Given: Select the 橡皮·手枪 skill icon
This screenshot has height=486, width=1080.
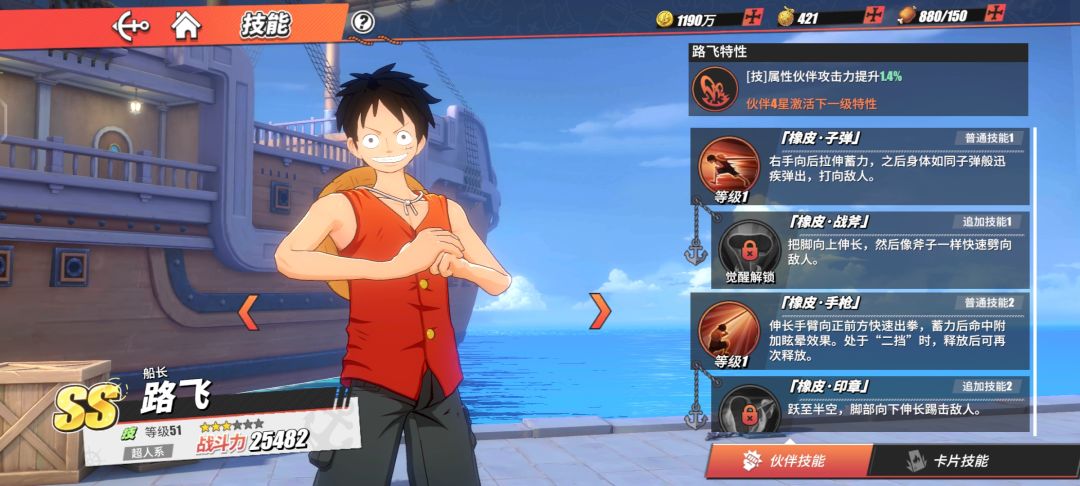Looking at the screenshot, I should click(x=729, y=330).
